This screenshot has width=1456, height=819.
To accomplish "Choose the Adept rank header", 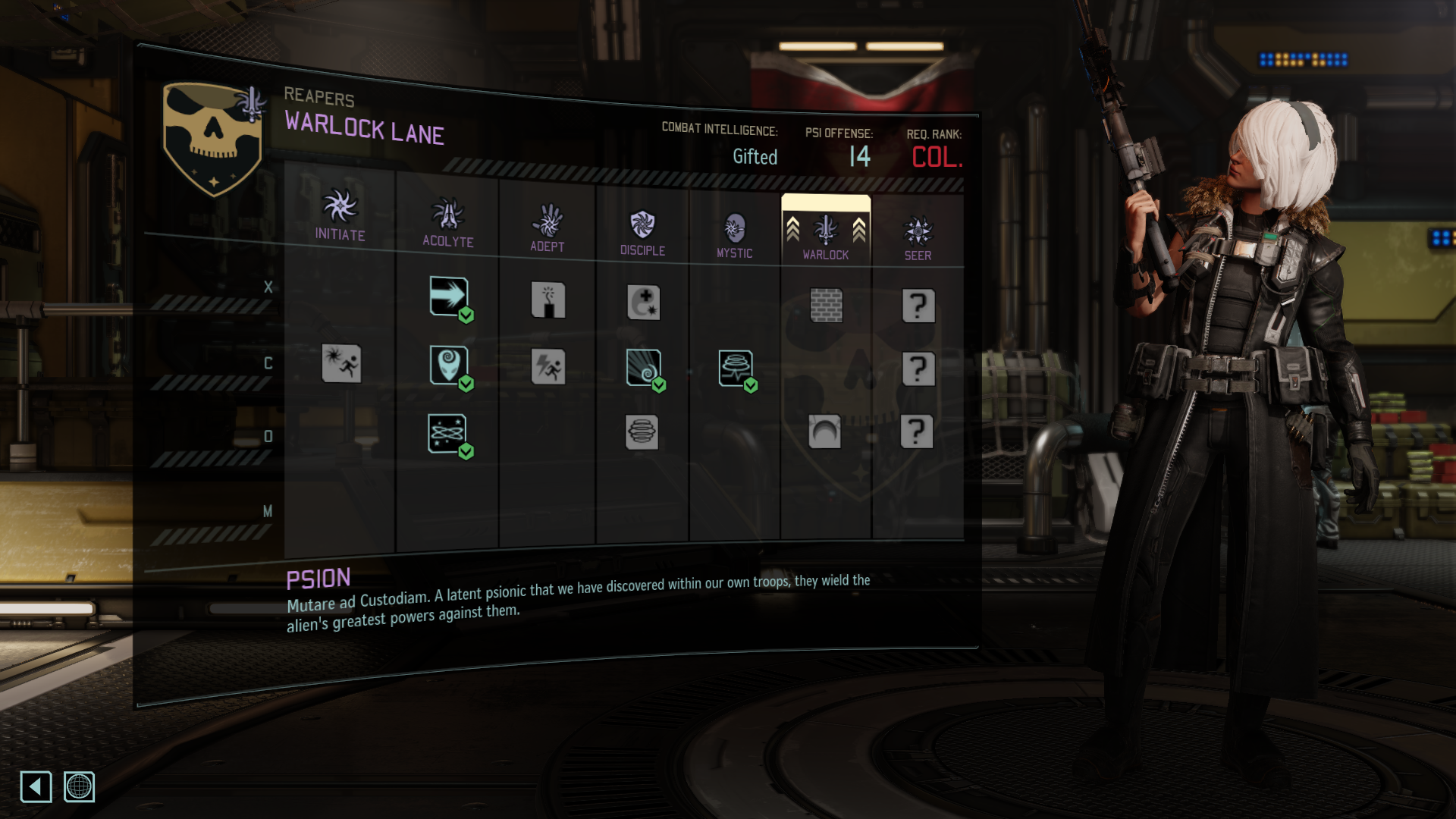I will (x=548, y=222).
